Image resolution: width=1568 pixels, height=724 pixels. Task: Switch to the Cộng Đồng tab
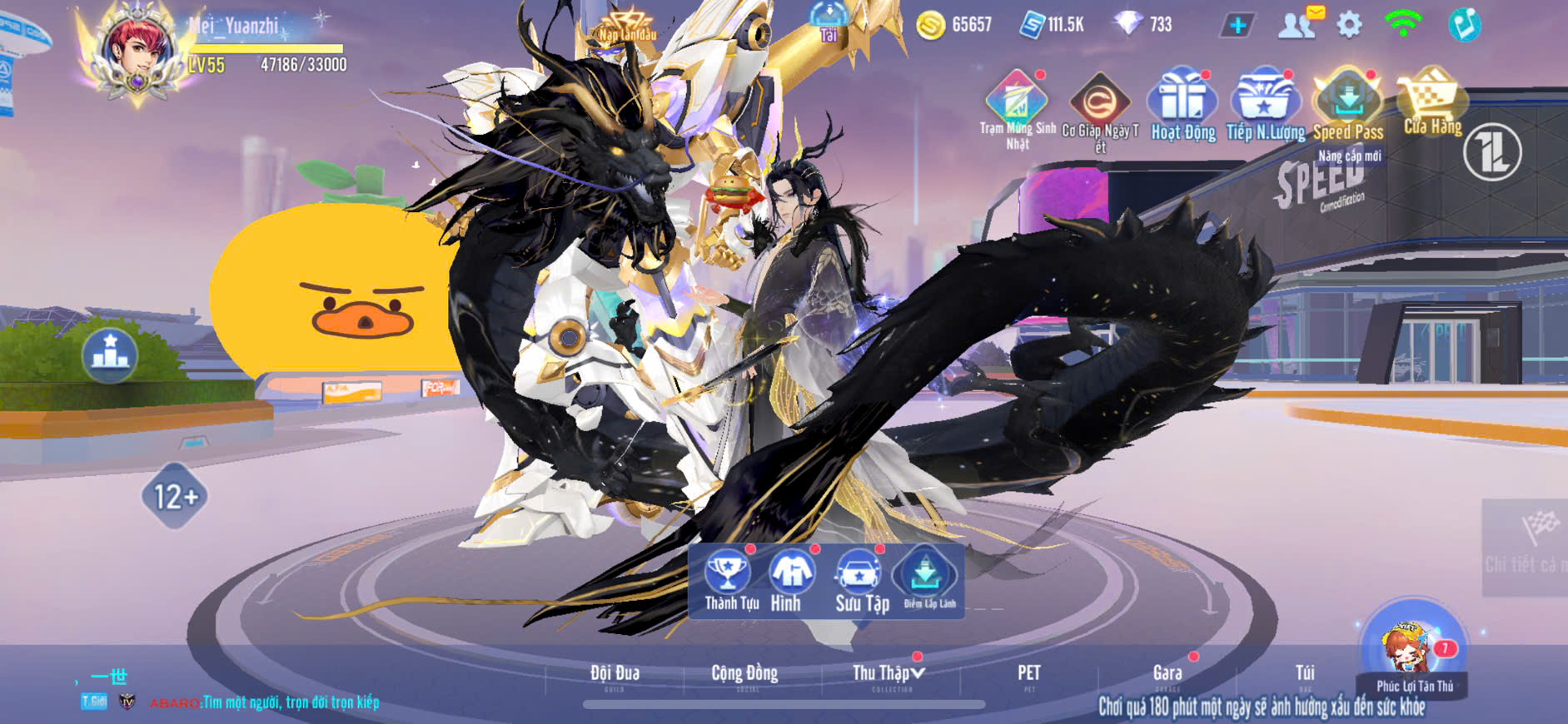[x=744, y=674]
